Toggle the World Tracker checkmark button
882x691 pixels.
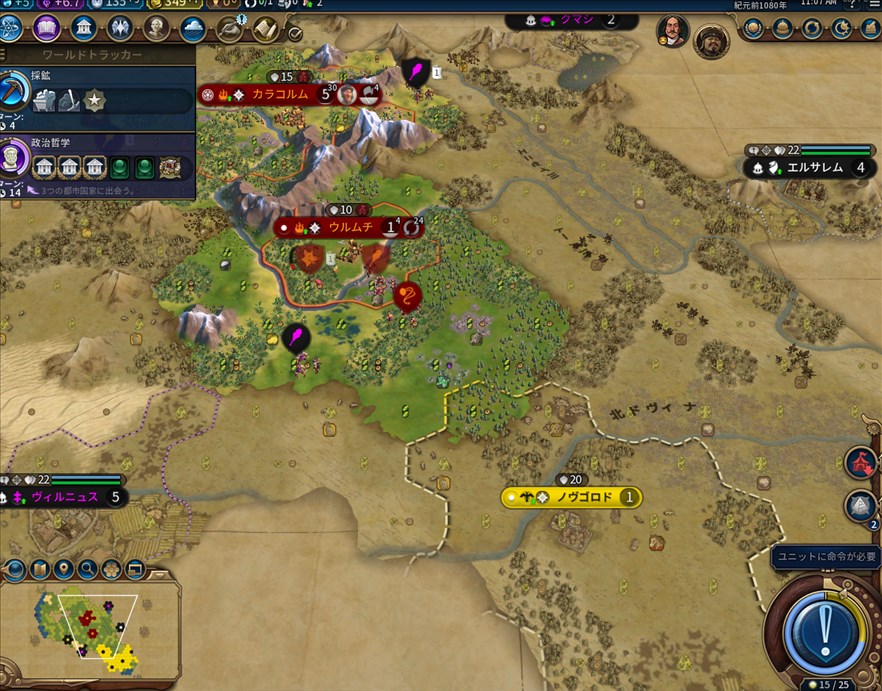click(296, 32)
